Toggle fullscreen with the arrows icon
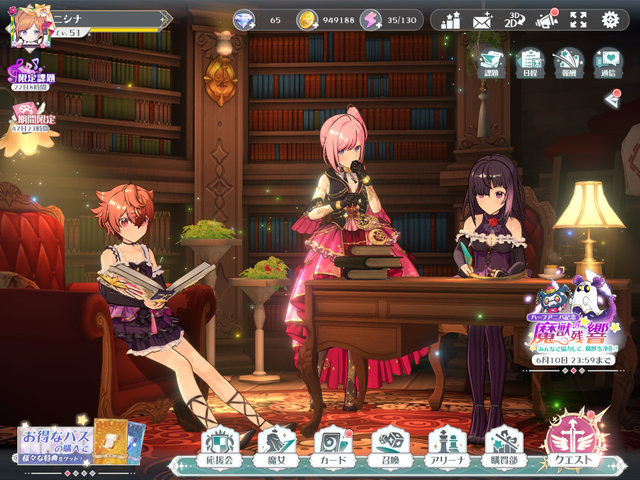The image size is (640, 480). 578,20
